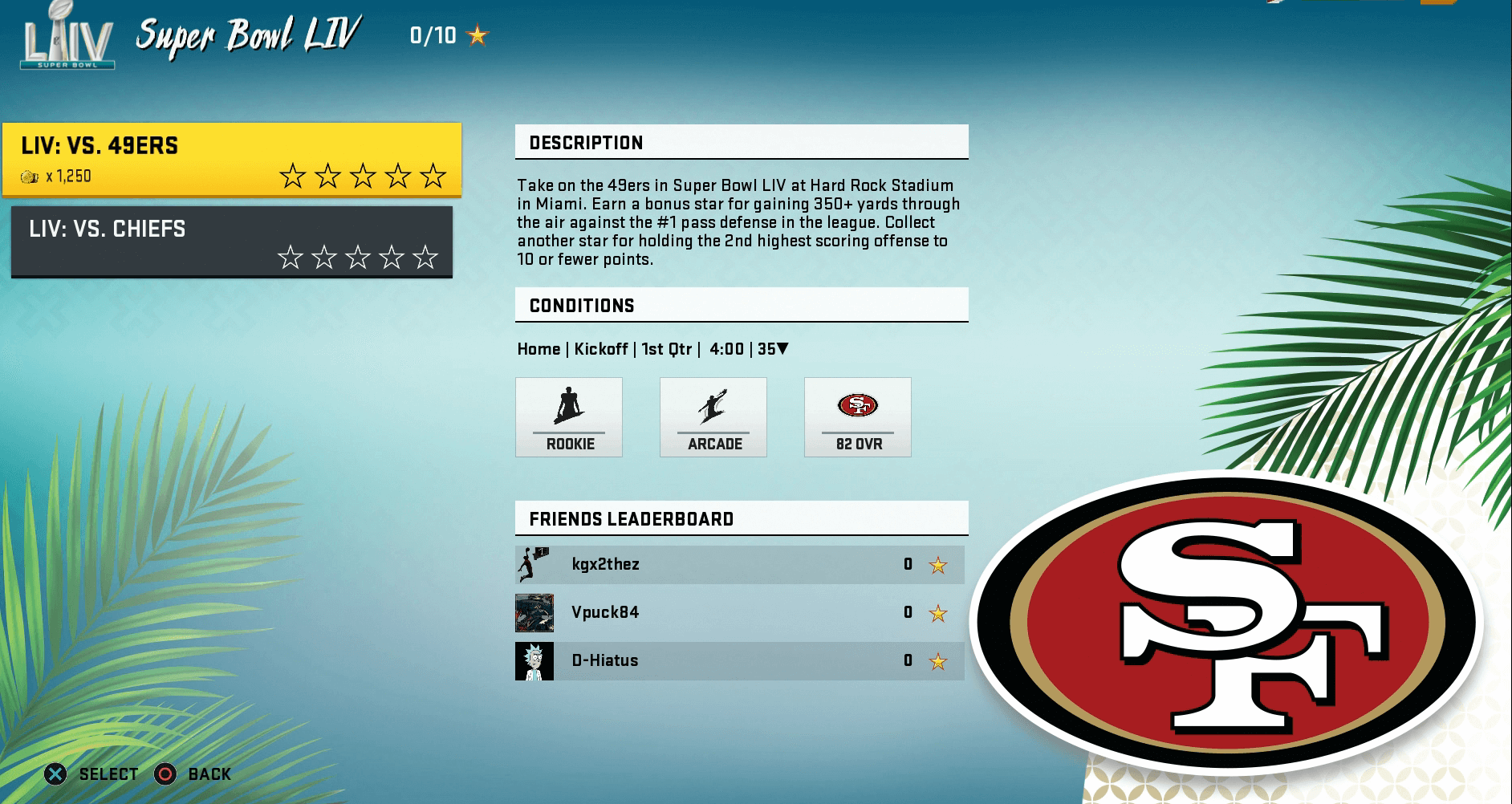
Task: Select Vpuck84 in friends leaderboard
Action: coord(739,613)
